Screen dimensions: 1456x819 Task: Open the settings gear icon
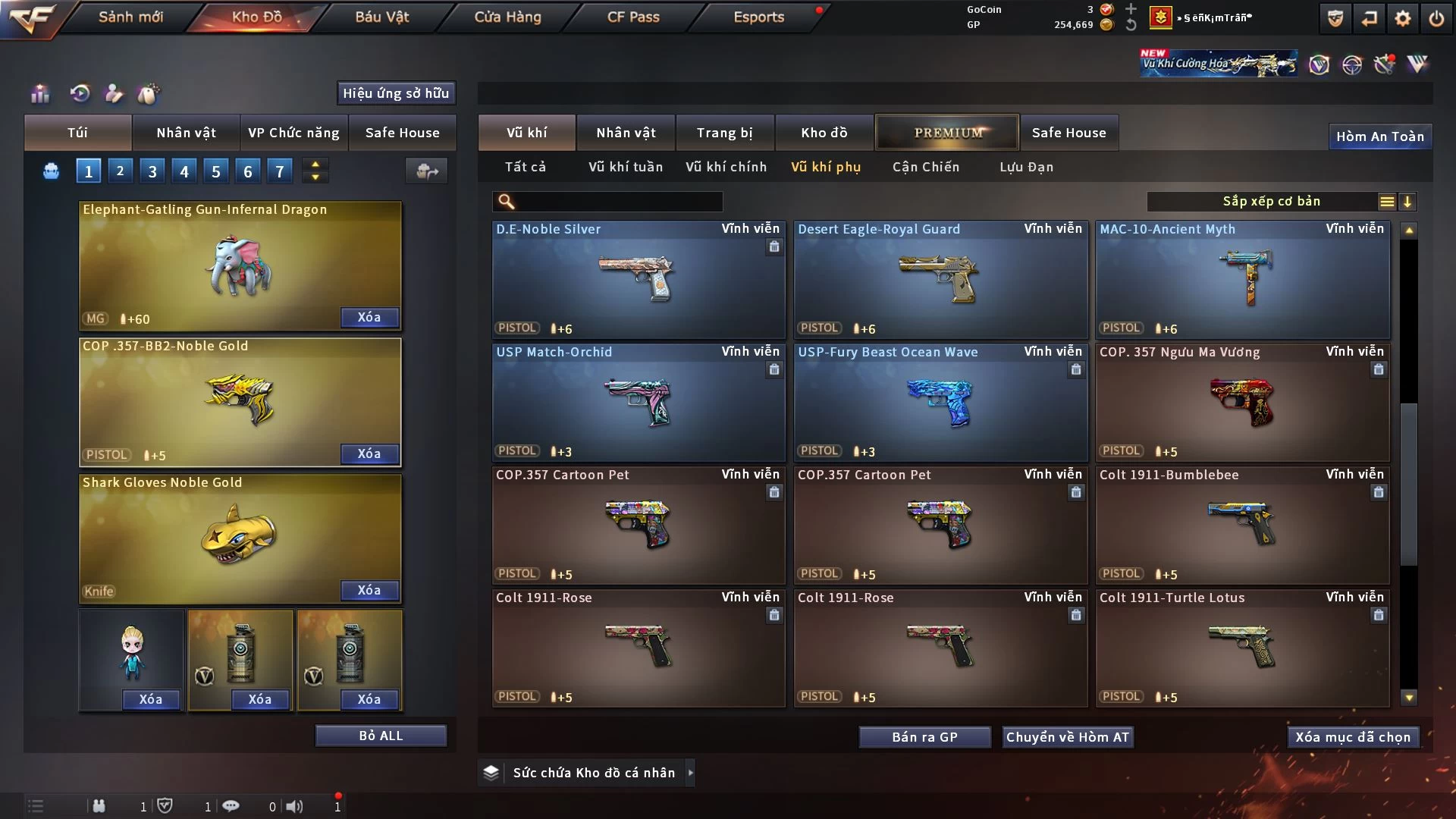1402,18
